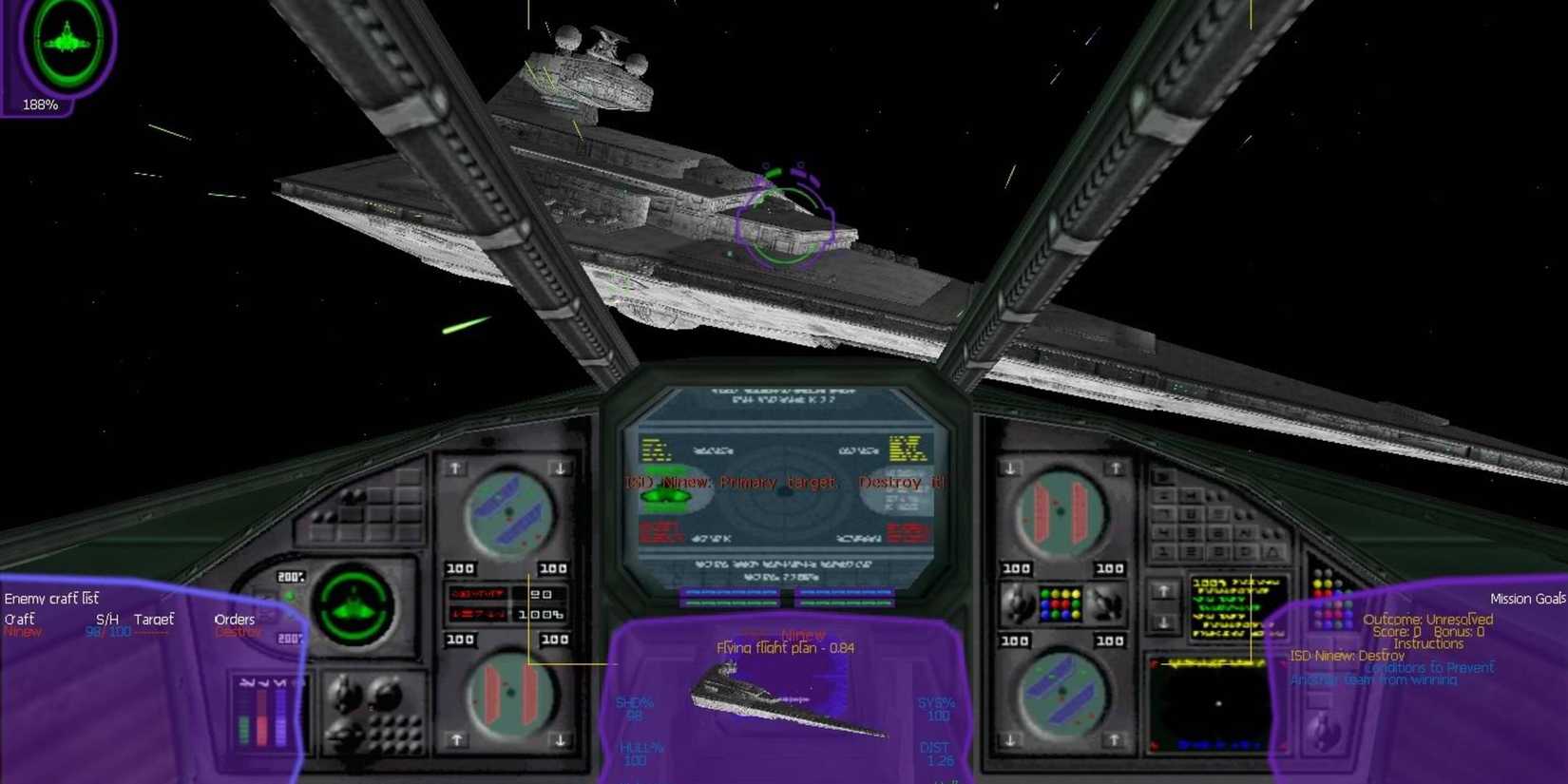Open the Instructions entry under Mission Goals
The image size is (1568, 784).
pyautogui.click(x=1428, y=643)
